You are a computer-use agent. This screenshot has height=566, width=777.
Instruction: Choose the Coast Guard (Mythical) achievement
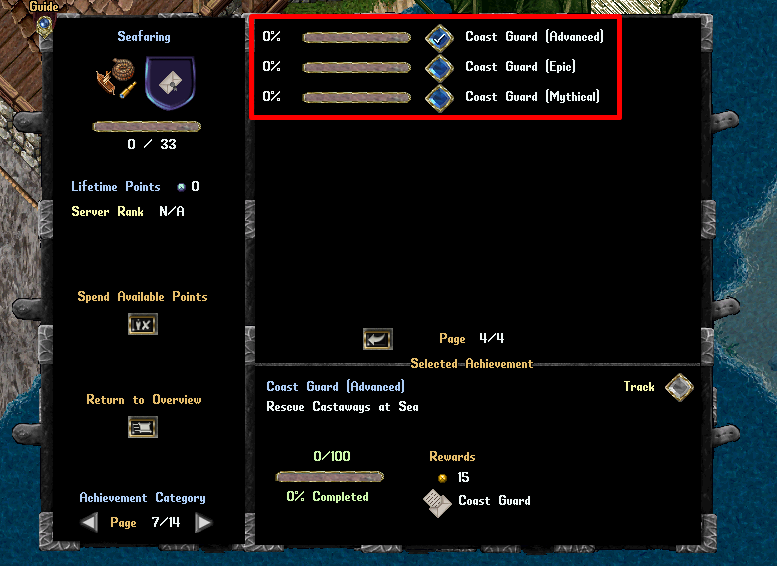click(439, 98)
